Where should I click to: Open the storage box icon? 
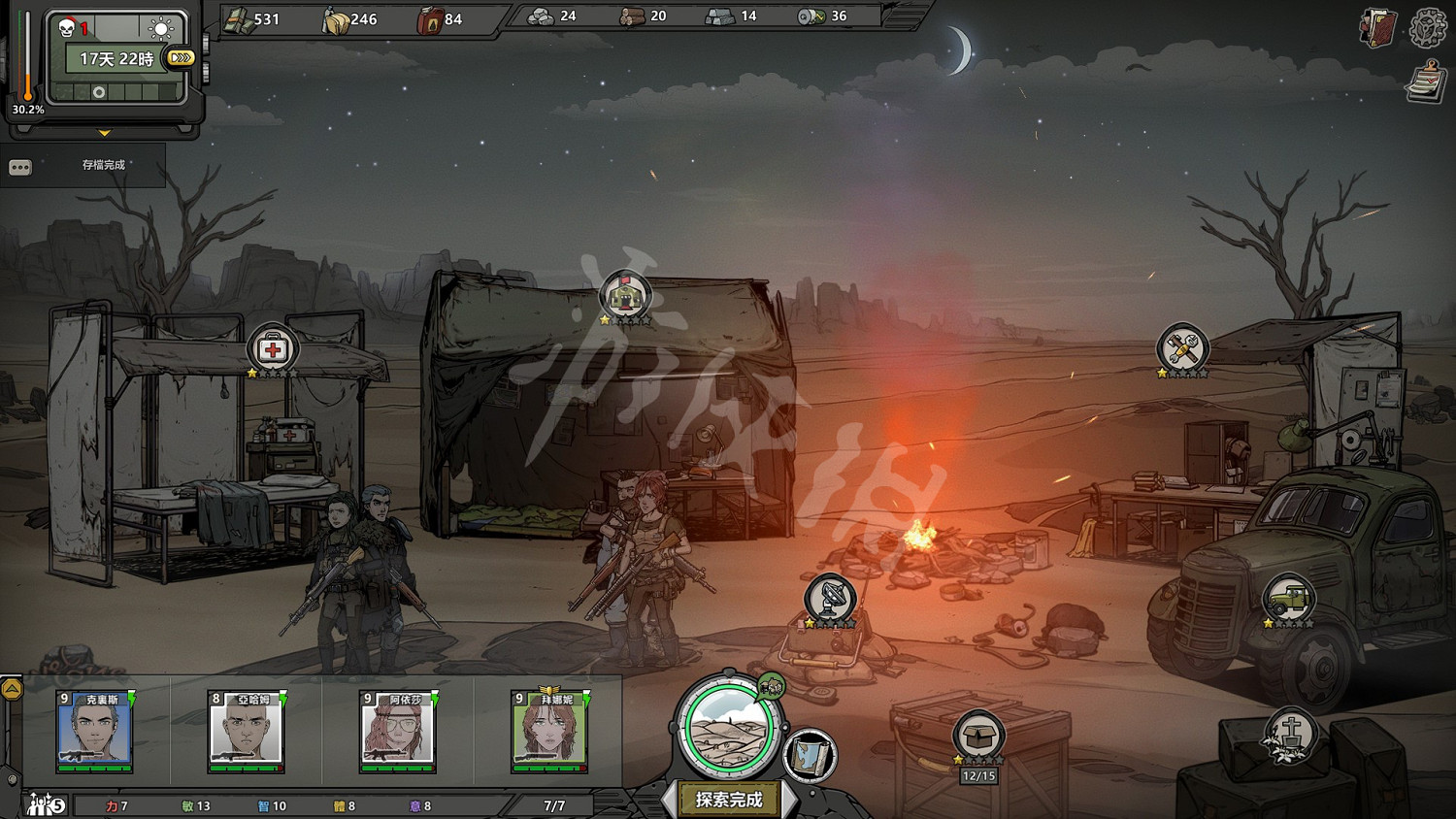point(978,736)
